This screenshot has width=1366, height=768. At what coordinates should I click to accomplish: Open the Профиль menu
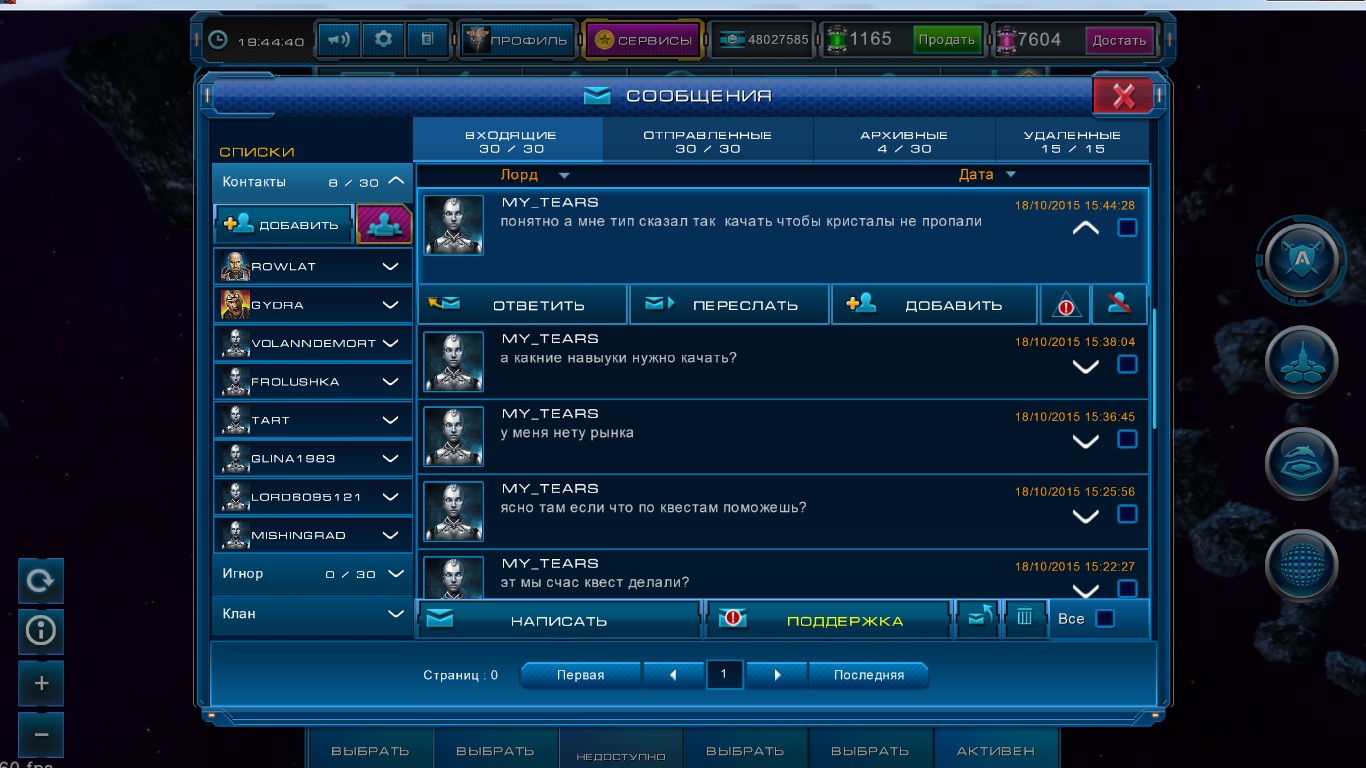517,40
